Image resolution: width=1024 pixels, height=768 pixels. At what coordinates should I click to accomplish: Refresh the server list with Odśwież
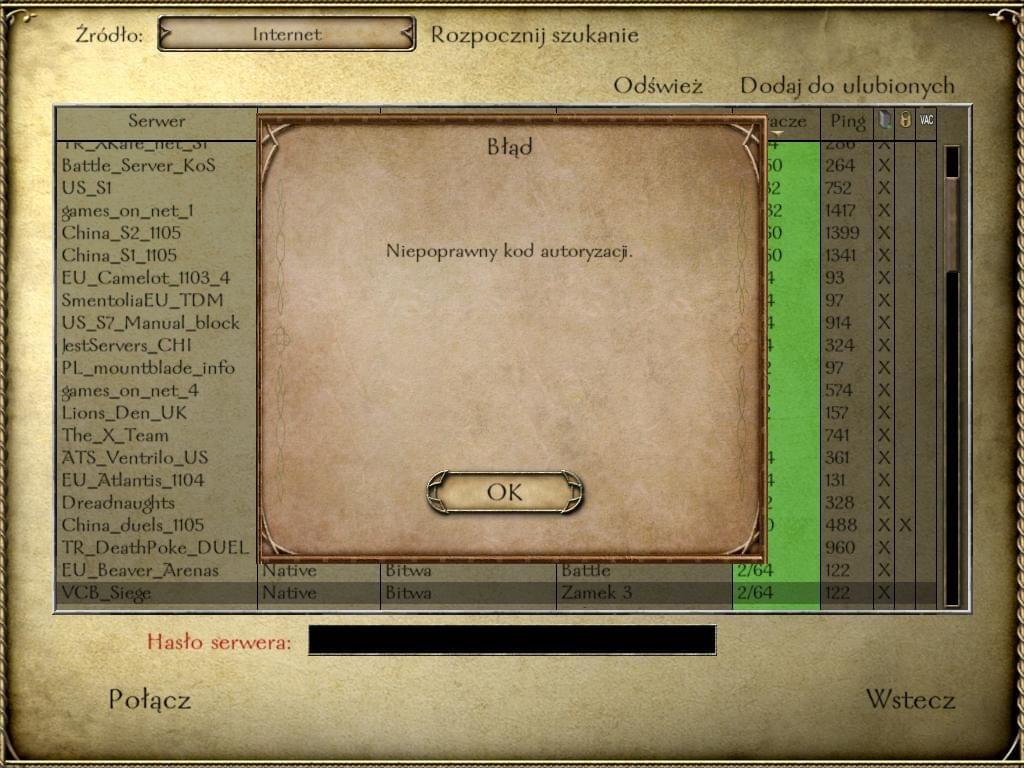tap(658, 86)
